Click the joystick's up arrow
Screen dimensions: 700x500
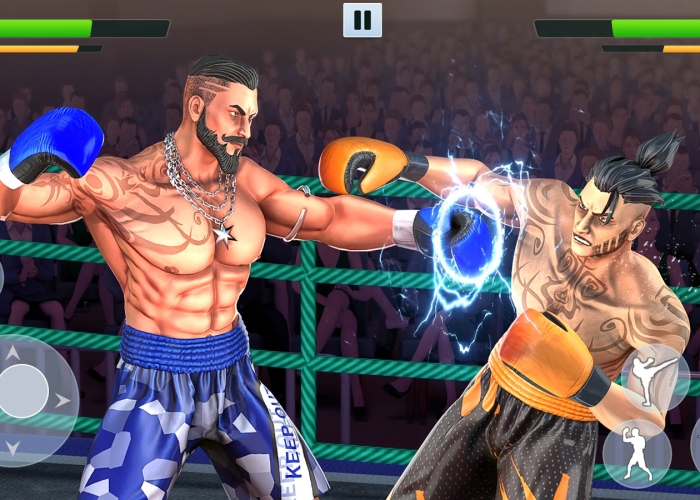coord(12,352)
